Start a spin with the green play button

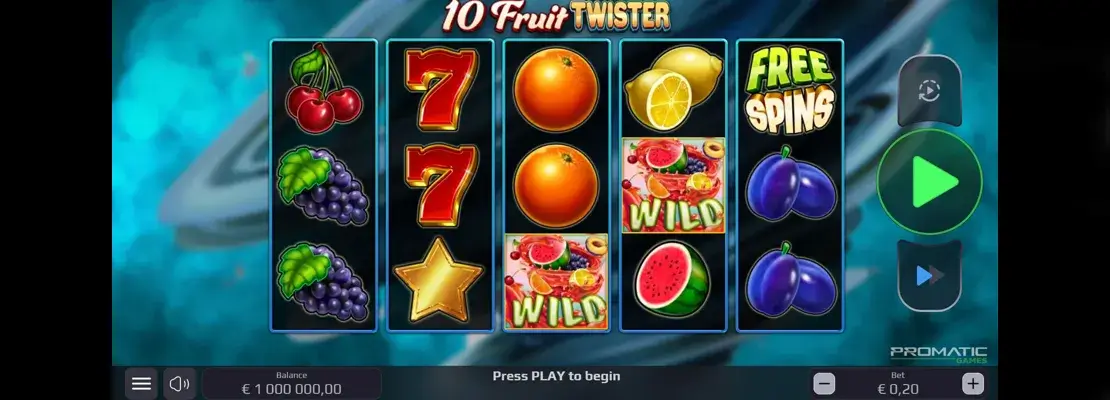[x=930, y=182]
